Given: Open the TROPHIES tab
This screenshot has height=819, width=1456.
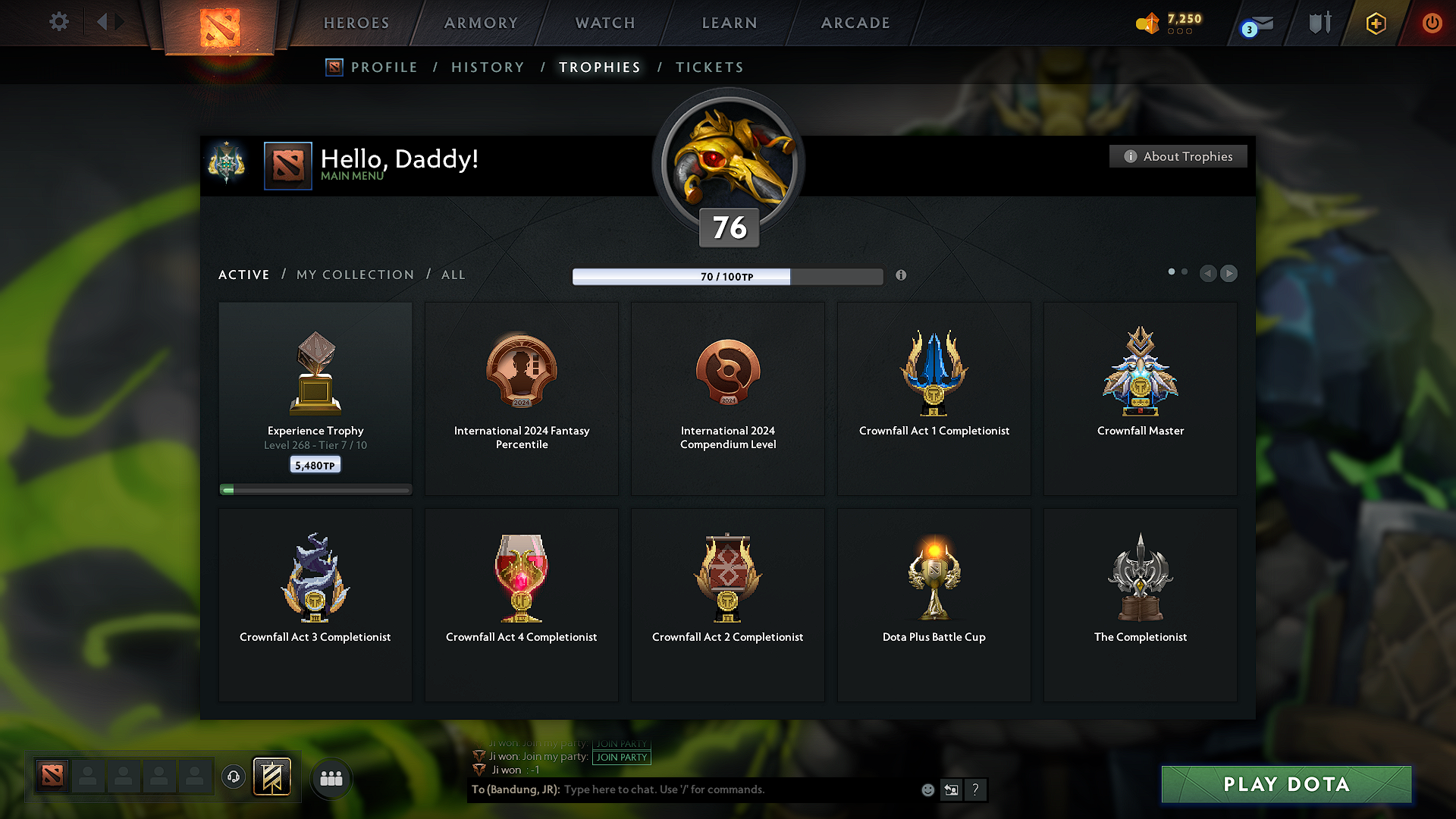Looking at the screenshot, I should point(600,67).
